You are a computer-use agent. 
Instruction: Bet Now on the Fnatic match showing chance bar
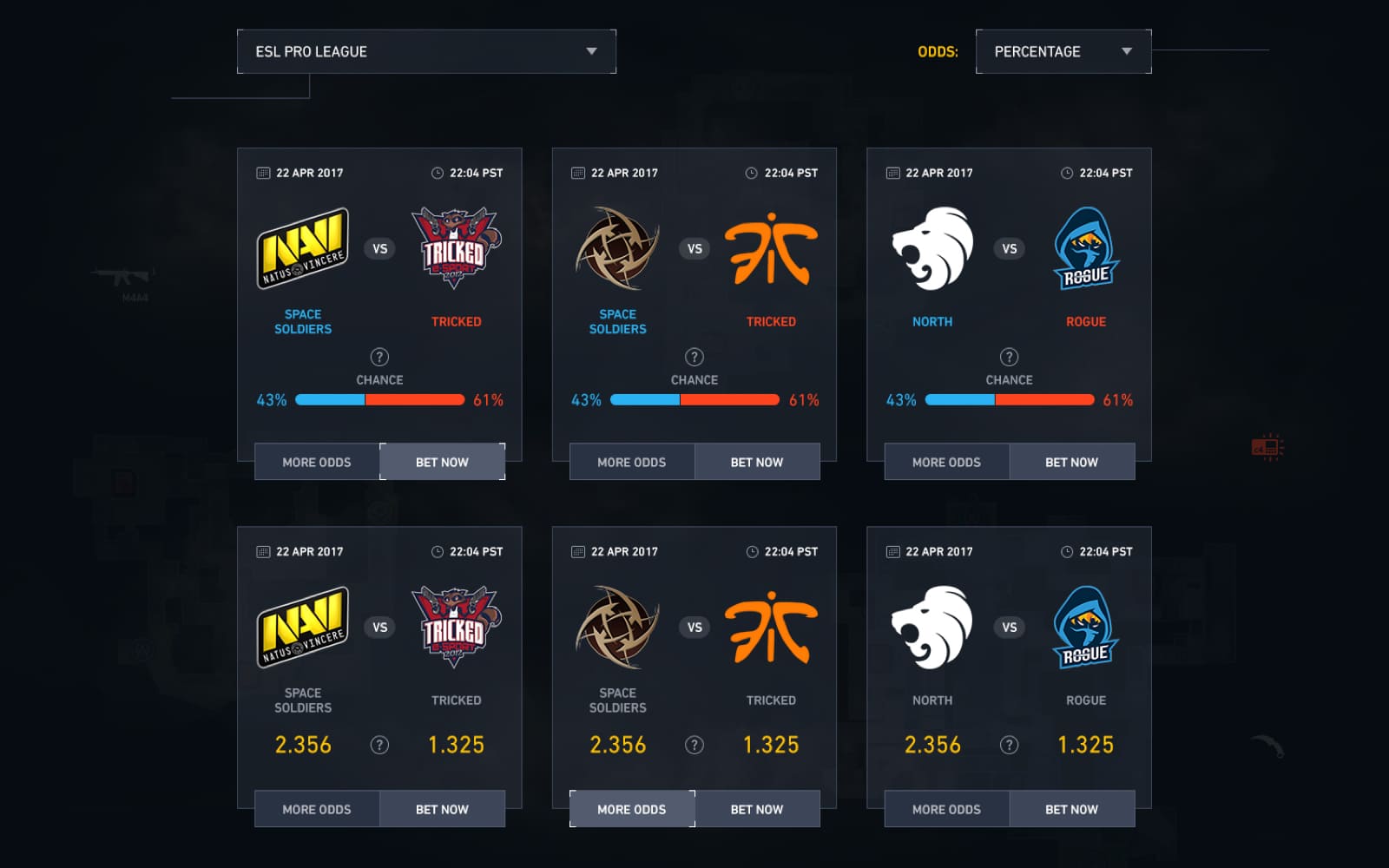point(757,462)
